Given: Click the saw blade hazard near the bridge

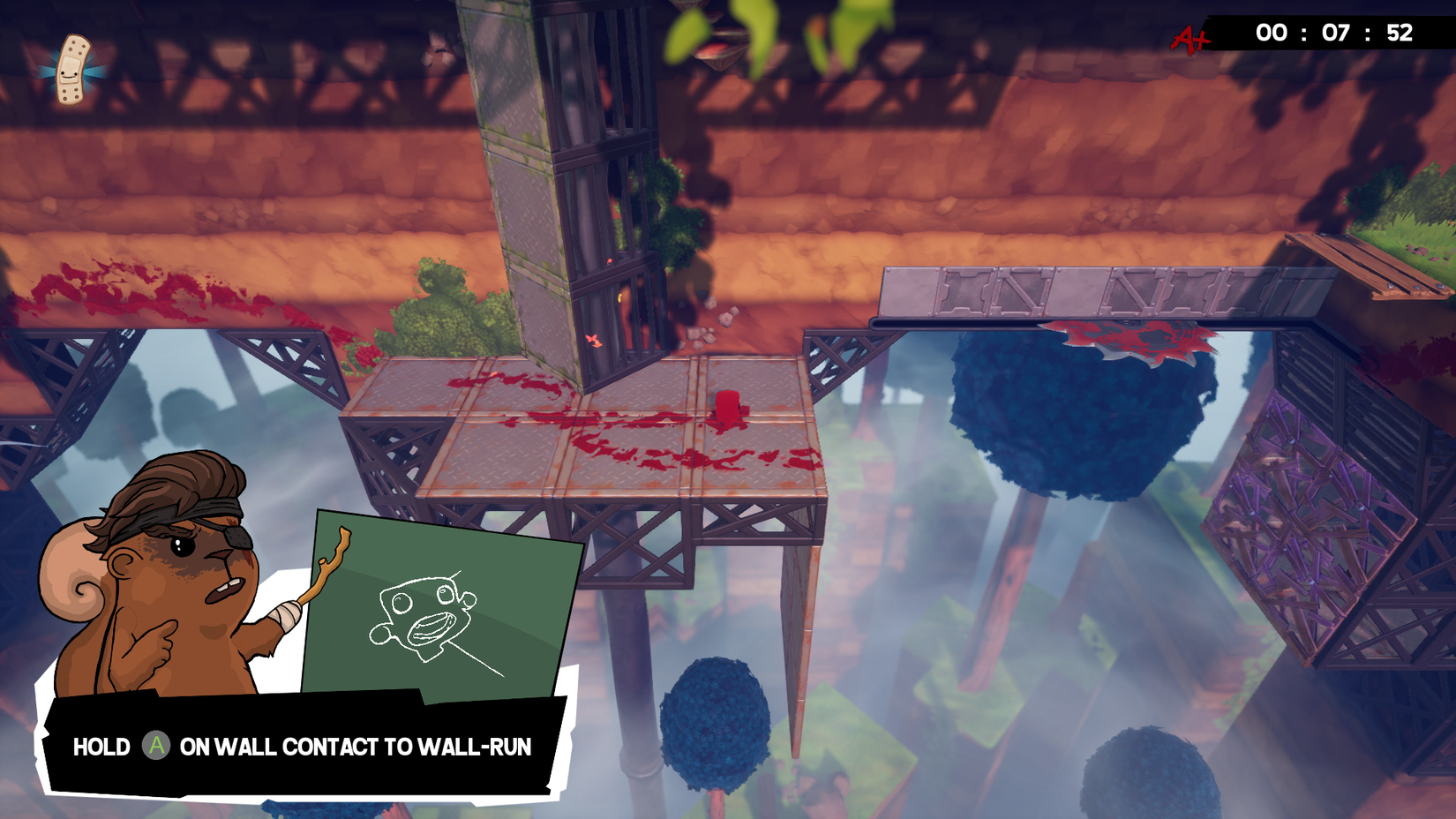Looking at the screenshot, I should click(x=1130, y=340).
